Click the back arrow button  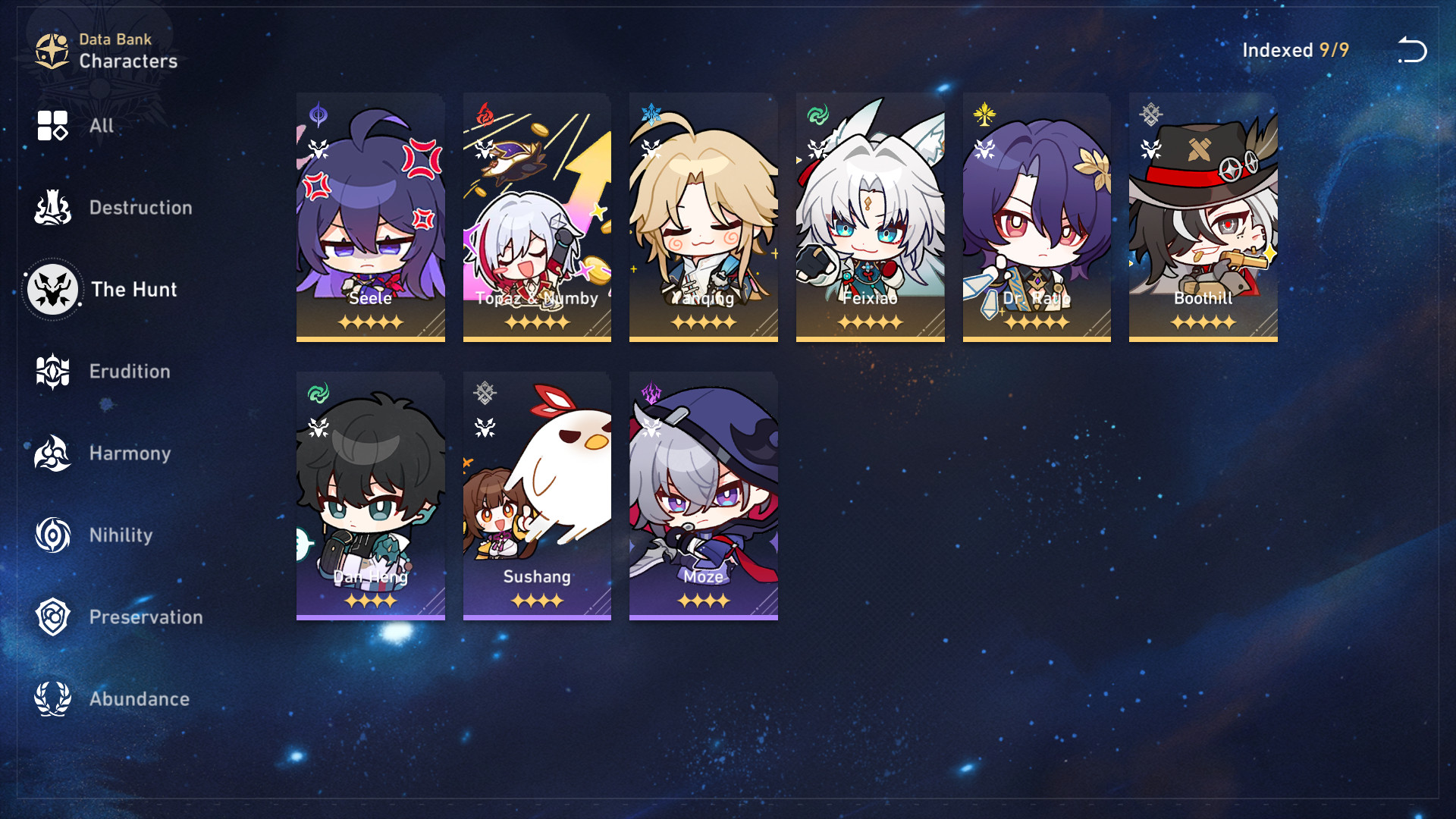point(1412,50)
